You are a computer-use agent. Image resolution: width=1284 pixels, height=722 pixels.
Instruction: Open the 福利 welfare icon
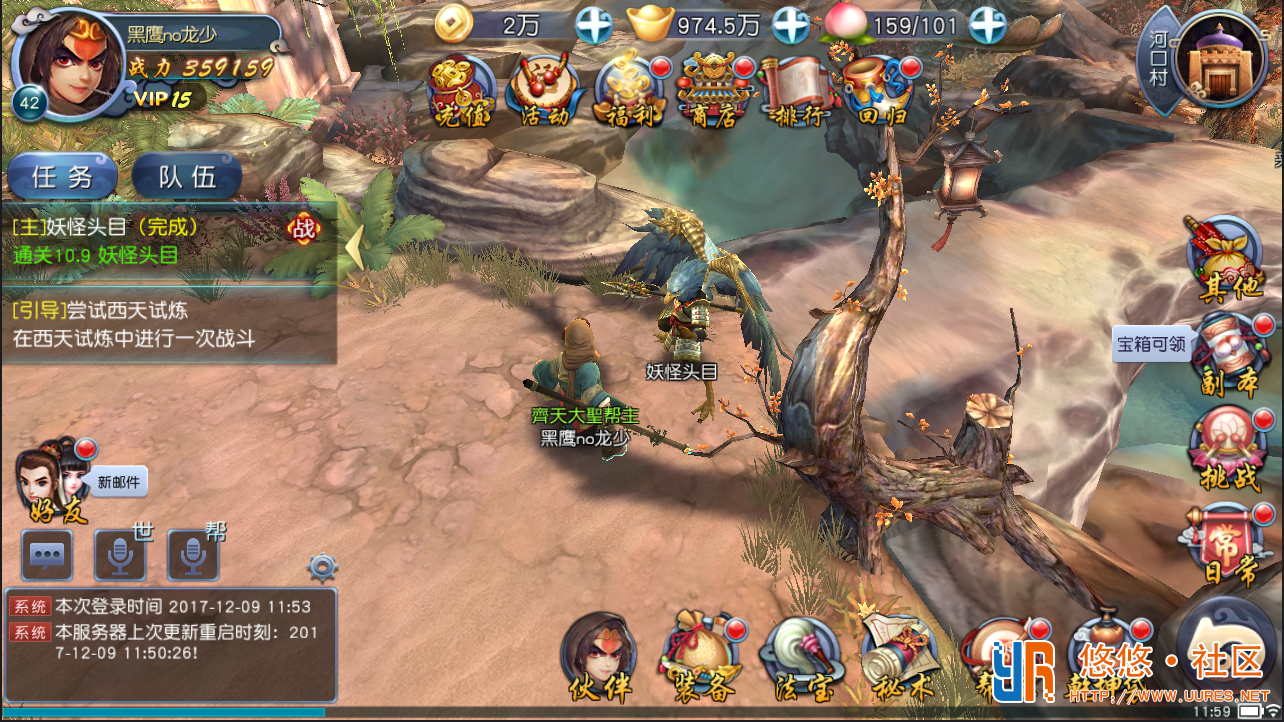631,92
